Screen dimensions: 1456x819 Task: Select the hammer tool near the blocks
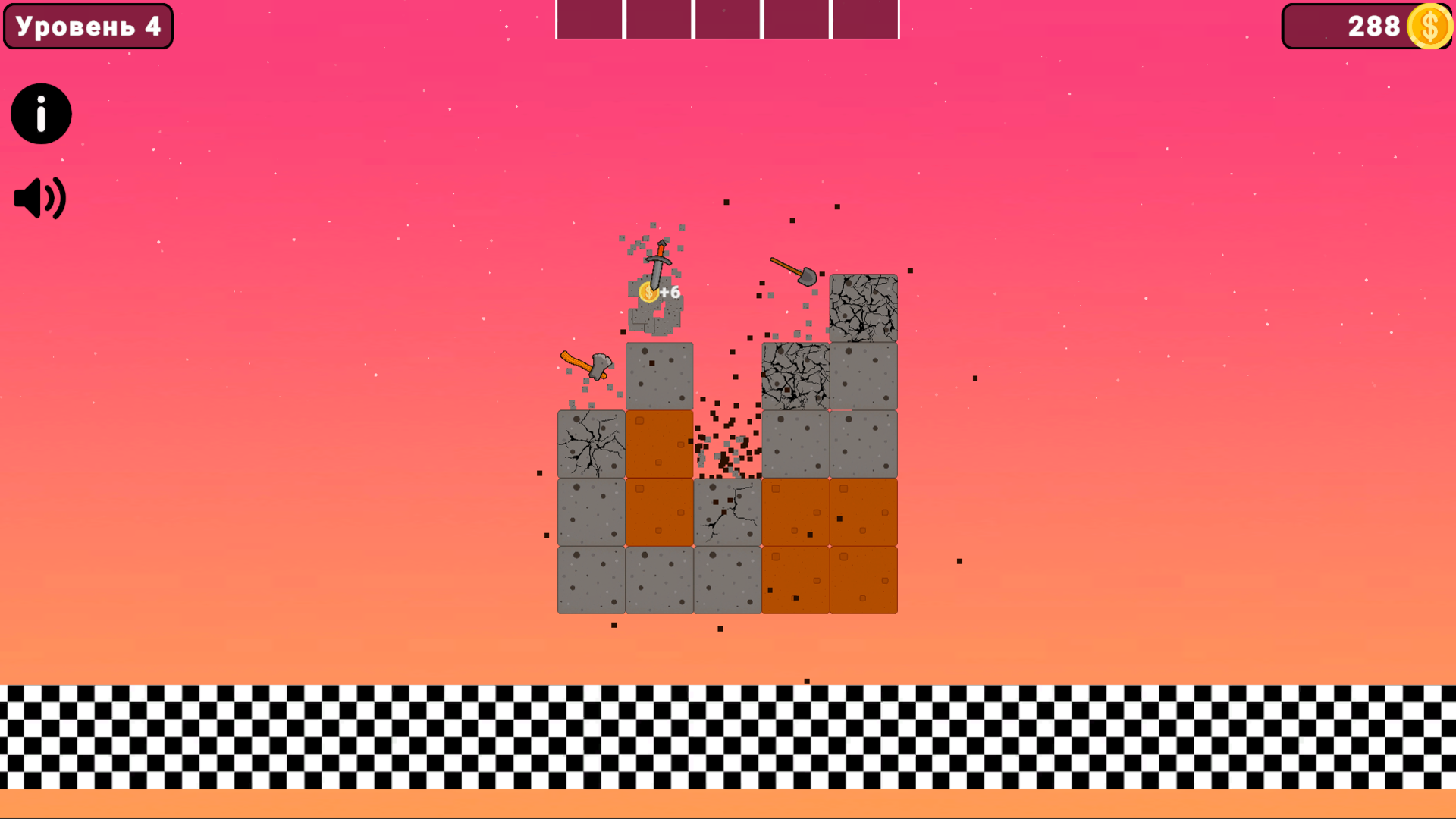[x=588, y=364]
